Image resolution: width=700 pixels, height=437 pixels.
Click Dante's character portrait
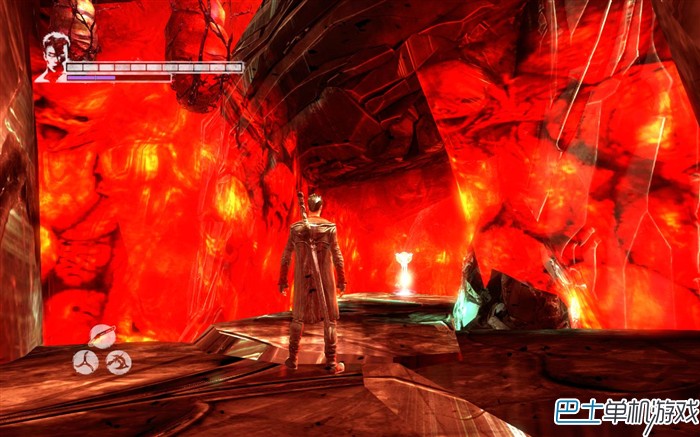click(x=51, y=56)
